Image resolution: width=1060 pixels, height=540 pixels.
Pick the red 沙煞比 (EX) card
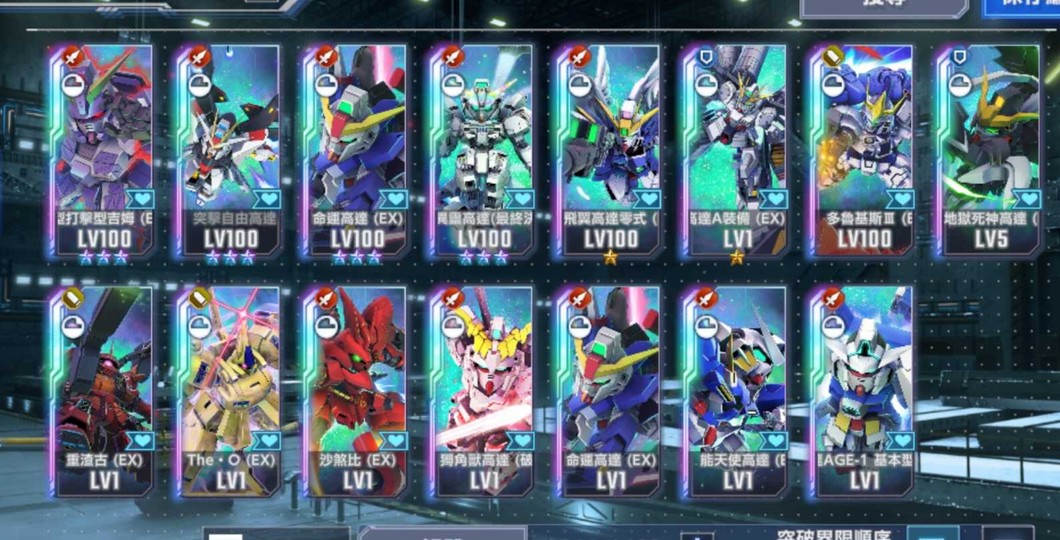356,390
